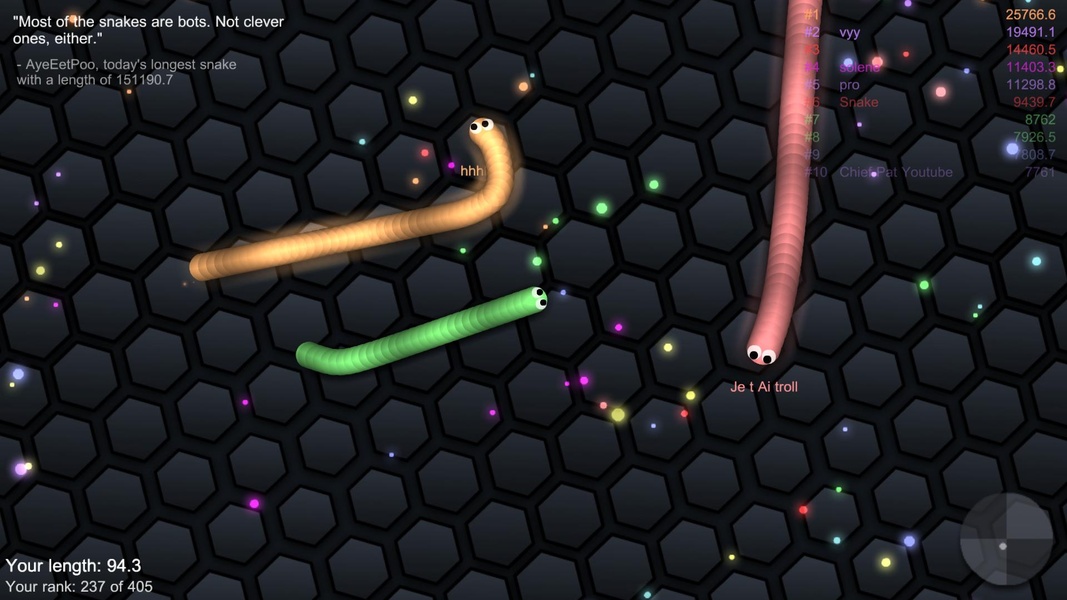The width and height of the screenshot is (1067, 600).
Task: Click the circular minimap
Action: (x=1006, y=540)
